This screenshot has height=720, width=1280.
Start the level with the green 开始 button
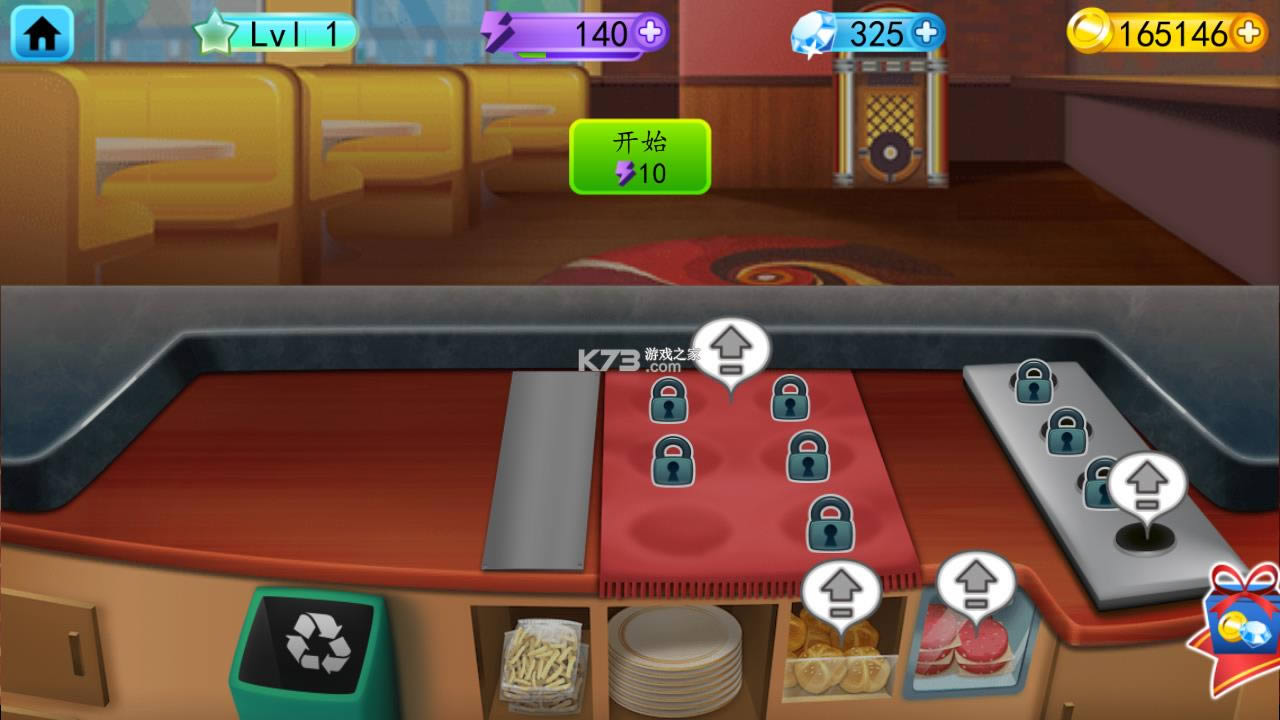pos(640,156)
